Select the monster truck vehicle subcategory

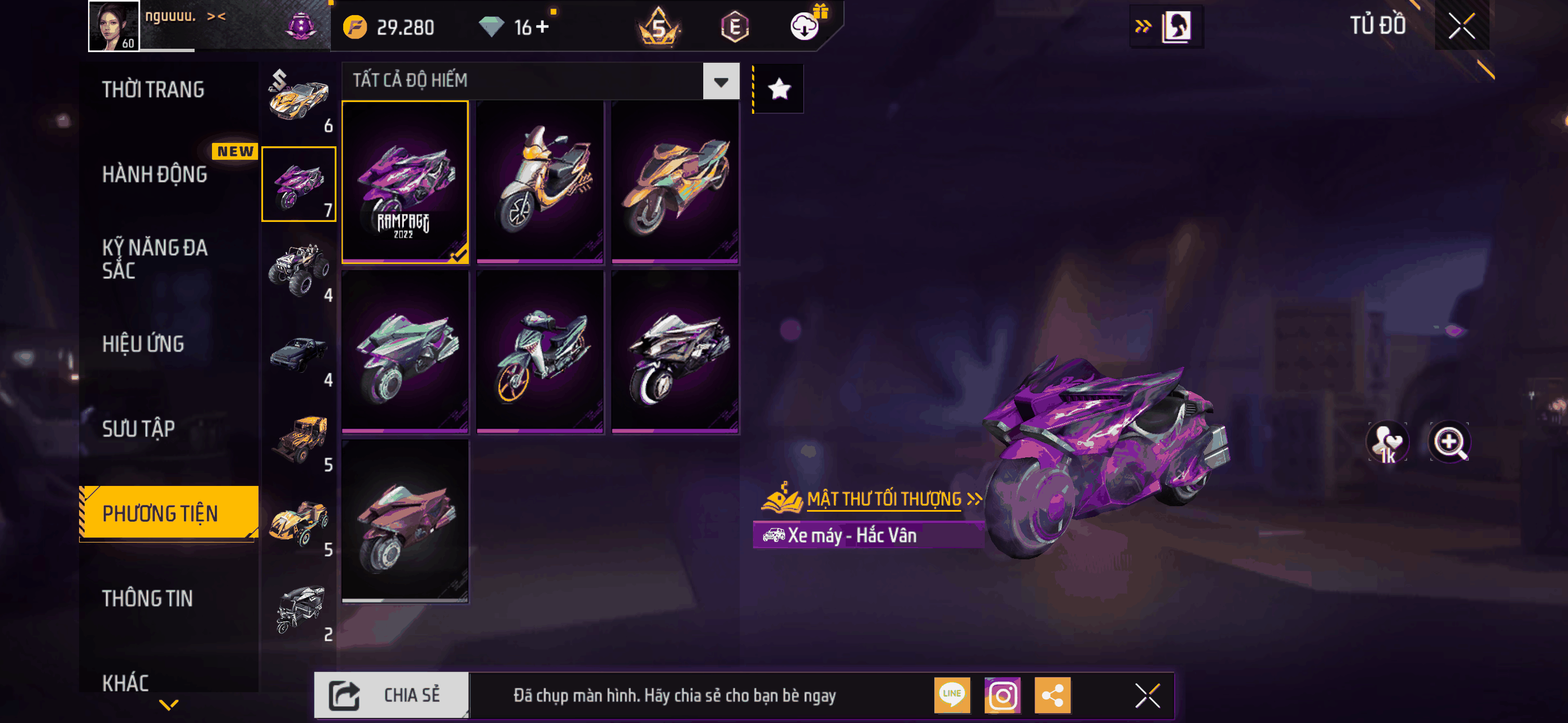click(x=299, y=269)
